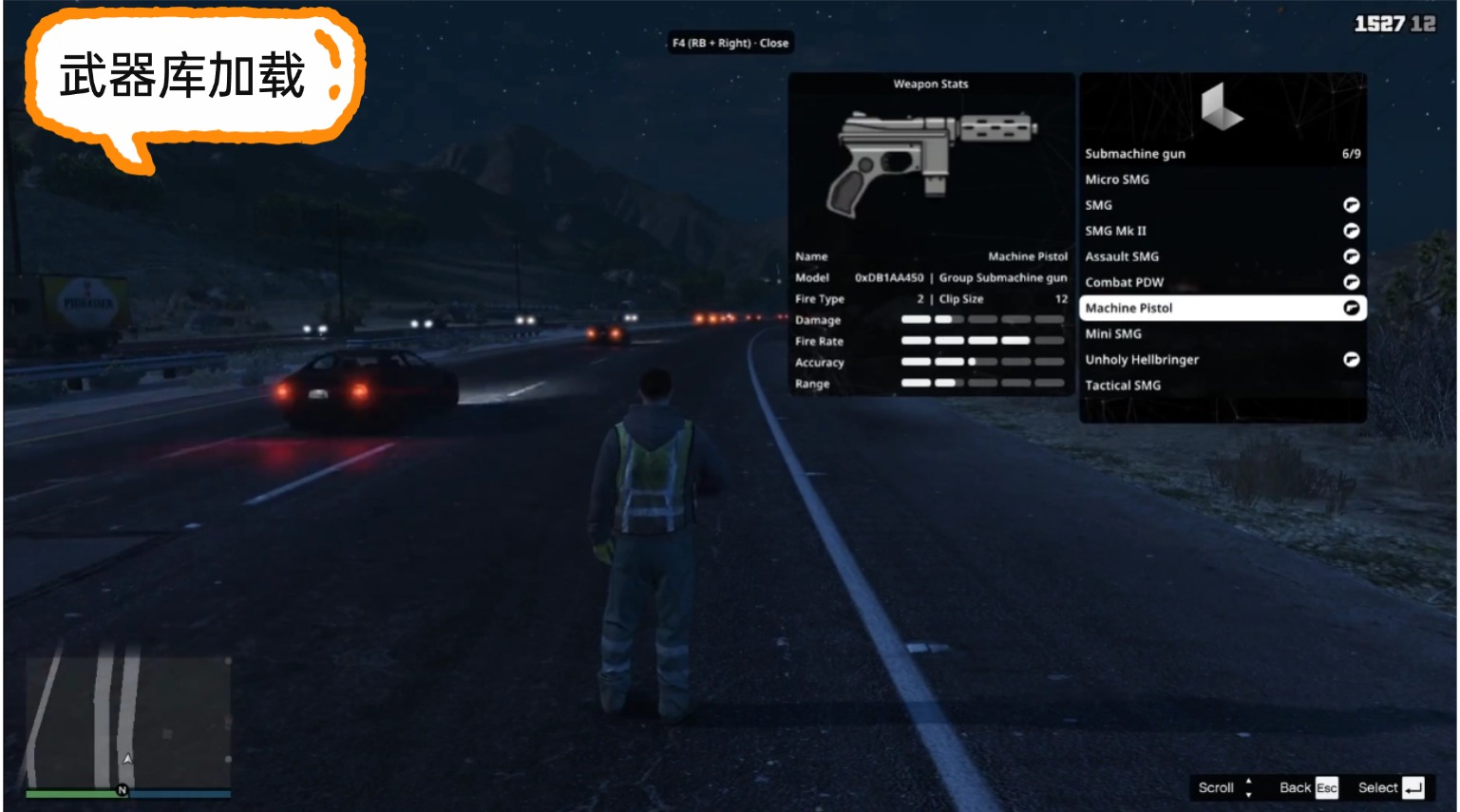
Task: Select the Mini SMG entry
Action: (1222, 333)
